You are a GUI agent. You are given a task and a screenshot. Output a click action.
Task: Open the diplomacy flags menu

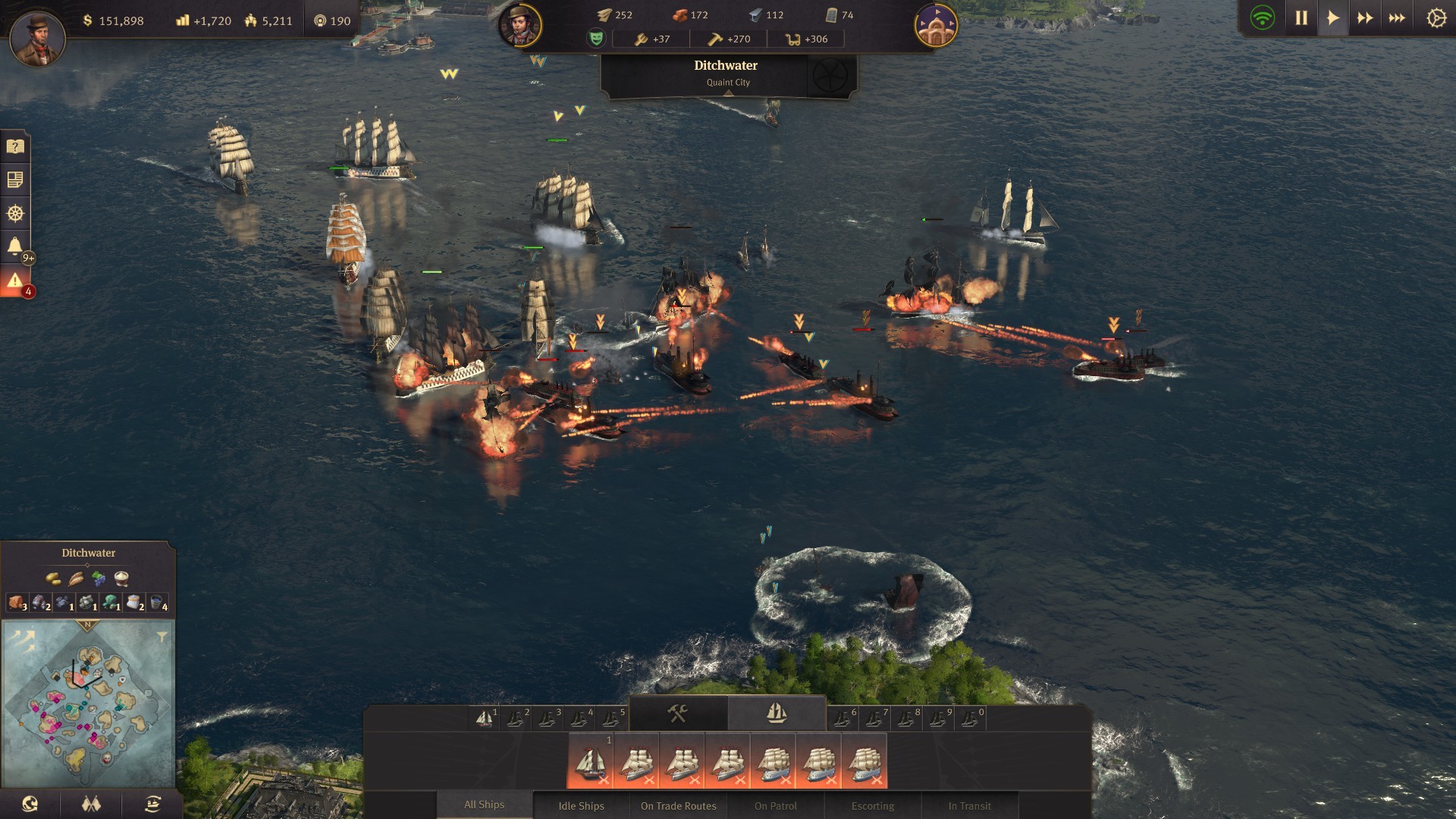(91, 804)
